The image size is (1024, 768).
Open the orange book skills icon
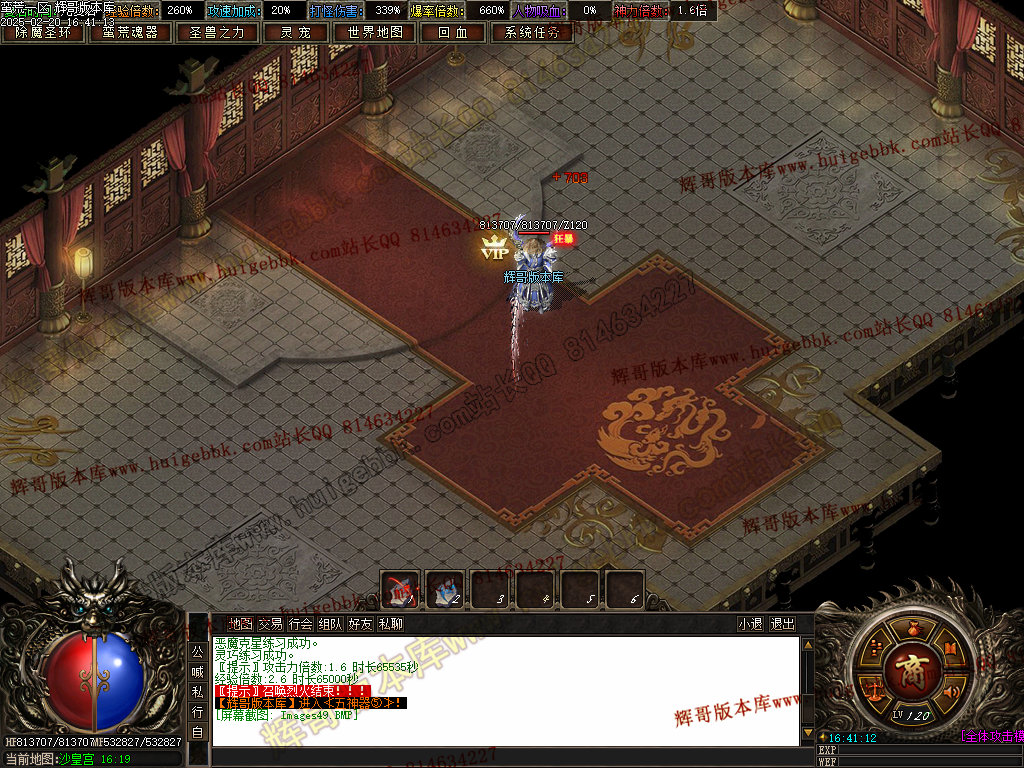point(950,647)
